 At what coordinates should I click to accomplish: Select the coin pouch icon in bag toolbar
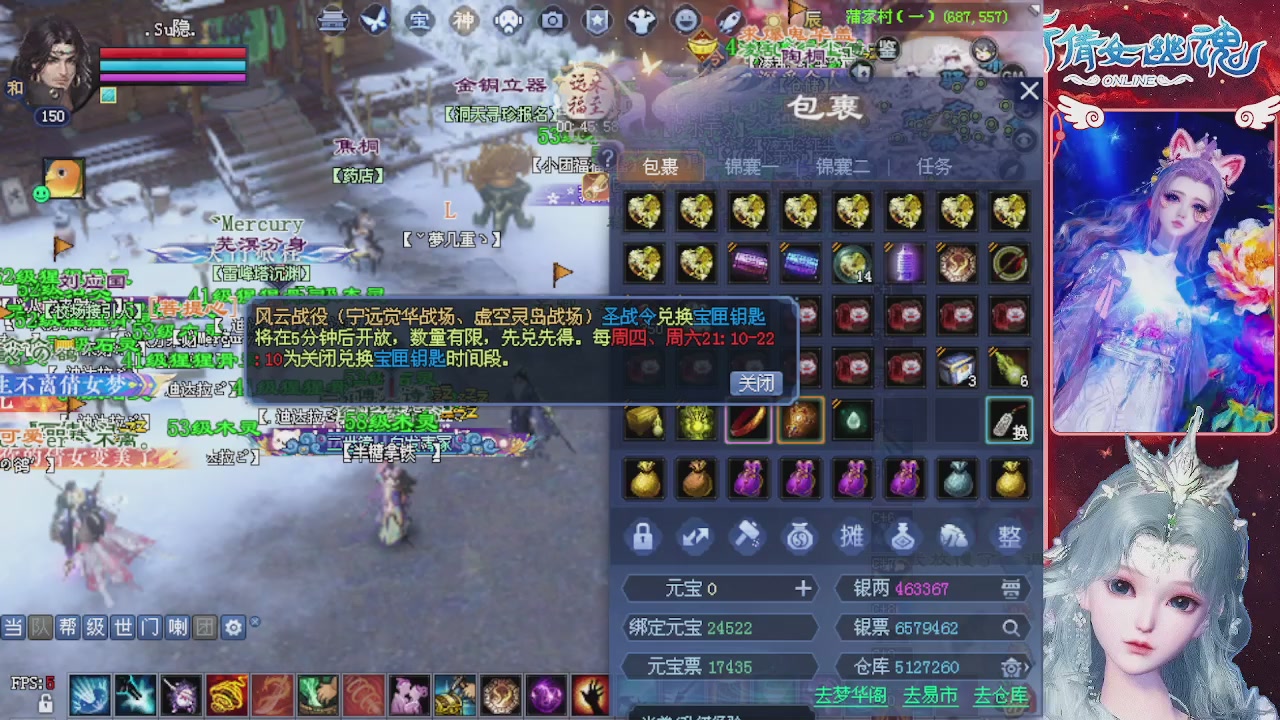800,537
